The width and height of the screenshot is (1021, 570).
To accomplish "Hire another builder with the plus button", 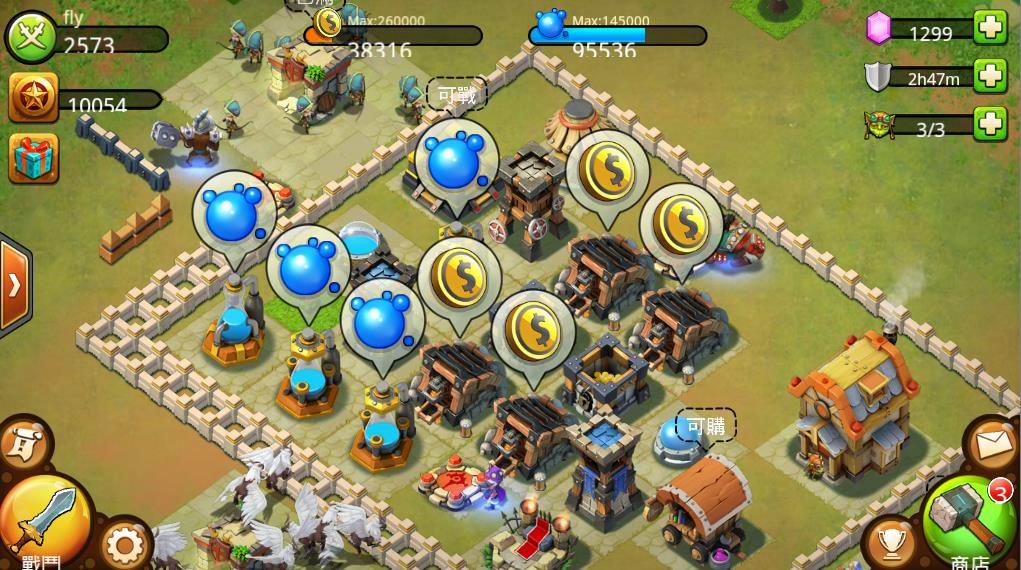I will 990,124.
